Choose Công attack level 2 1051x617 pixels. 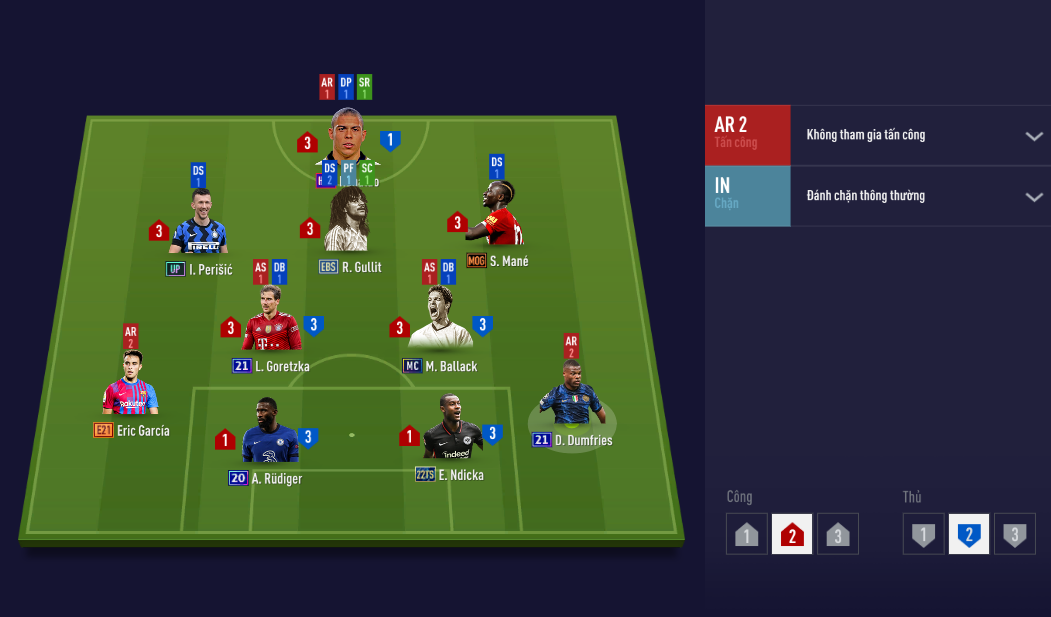[792, 534]
